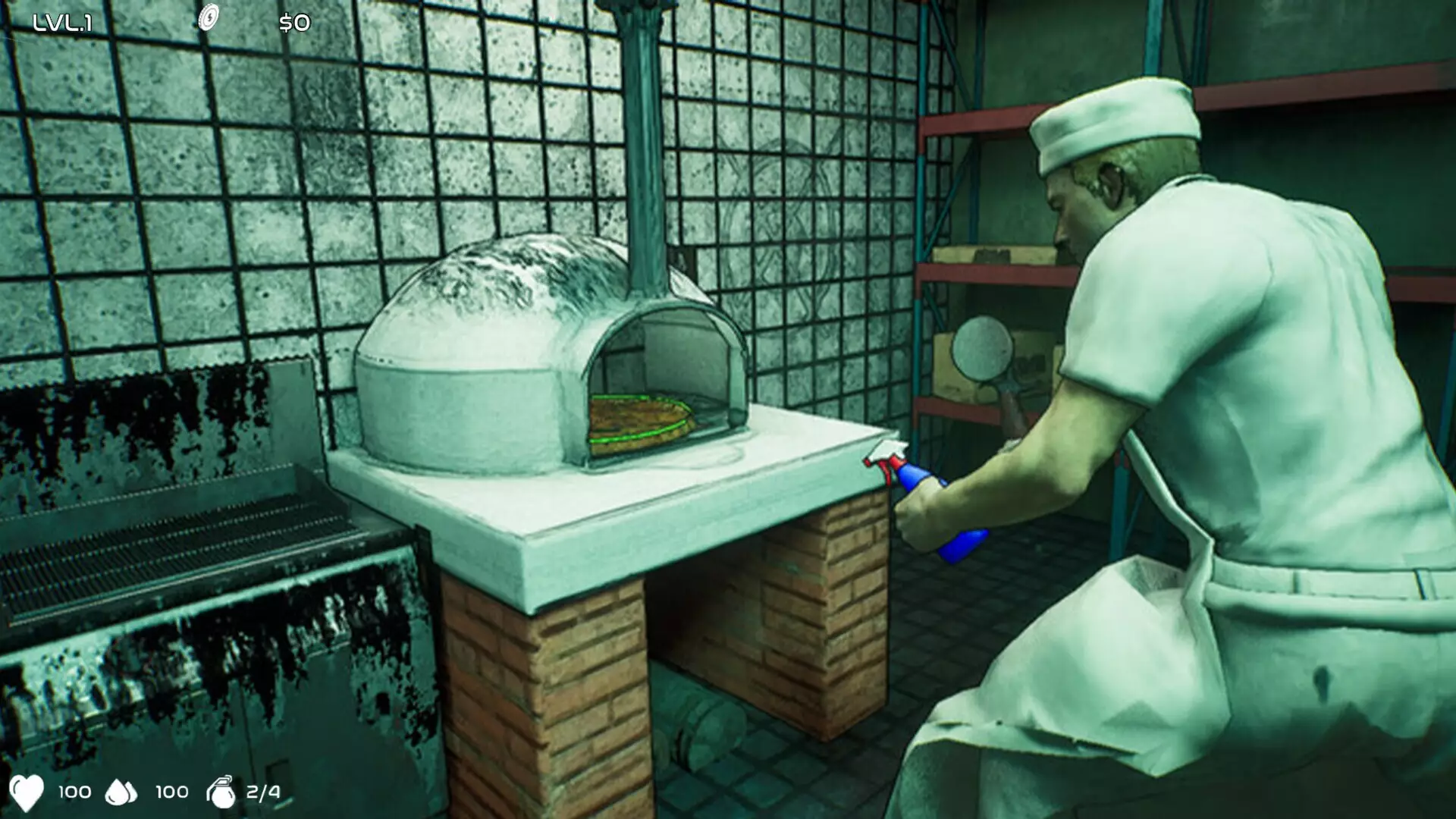
Task: Toggle the water meter reading 100
Action: (x=171, y=792)
